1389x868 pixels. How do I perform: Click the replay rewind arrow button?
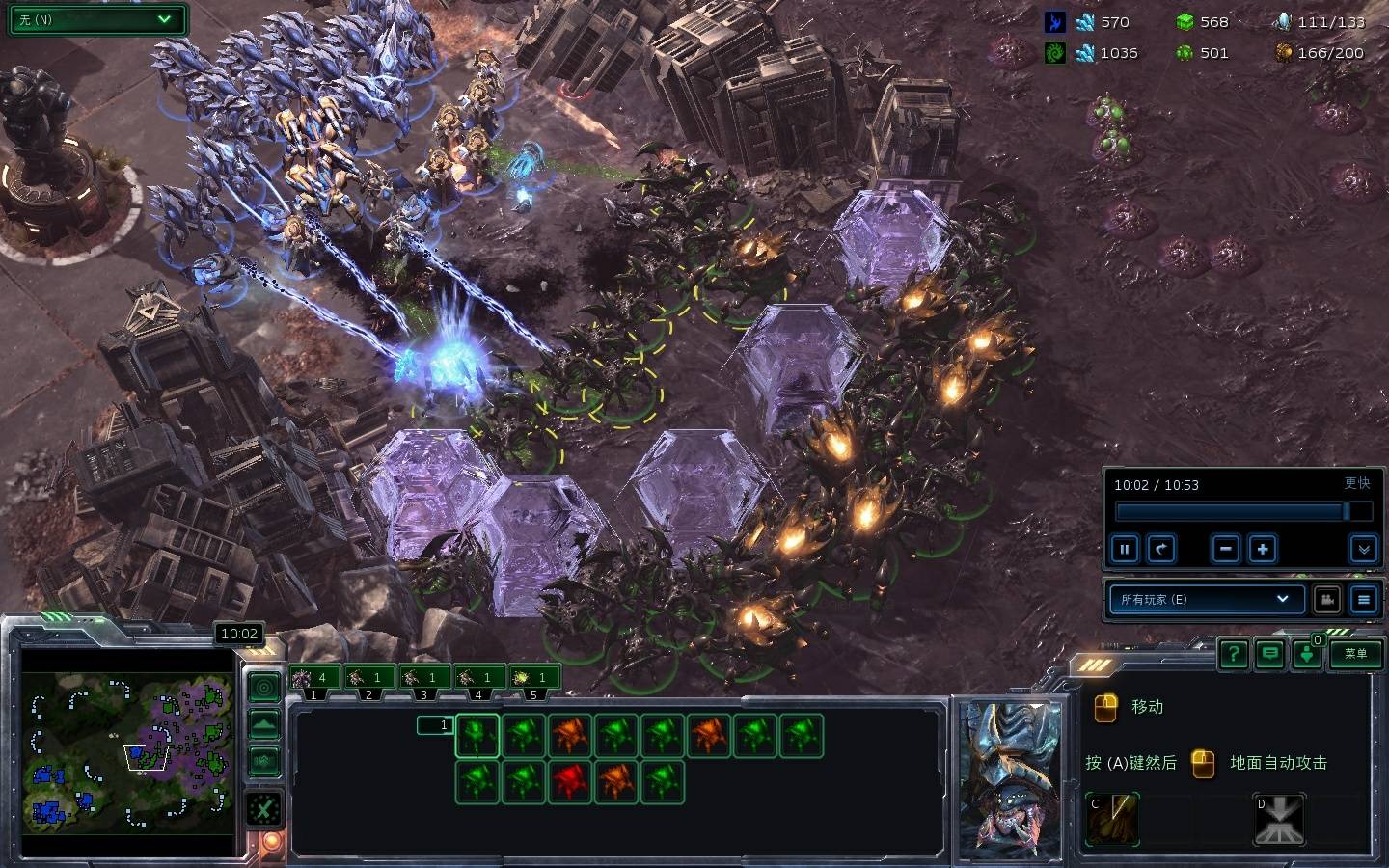1161,550
